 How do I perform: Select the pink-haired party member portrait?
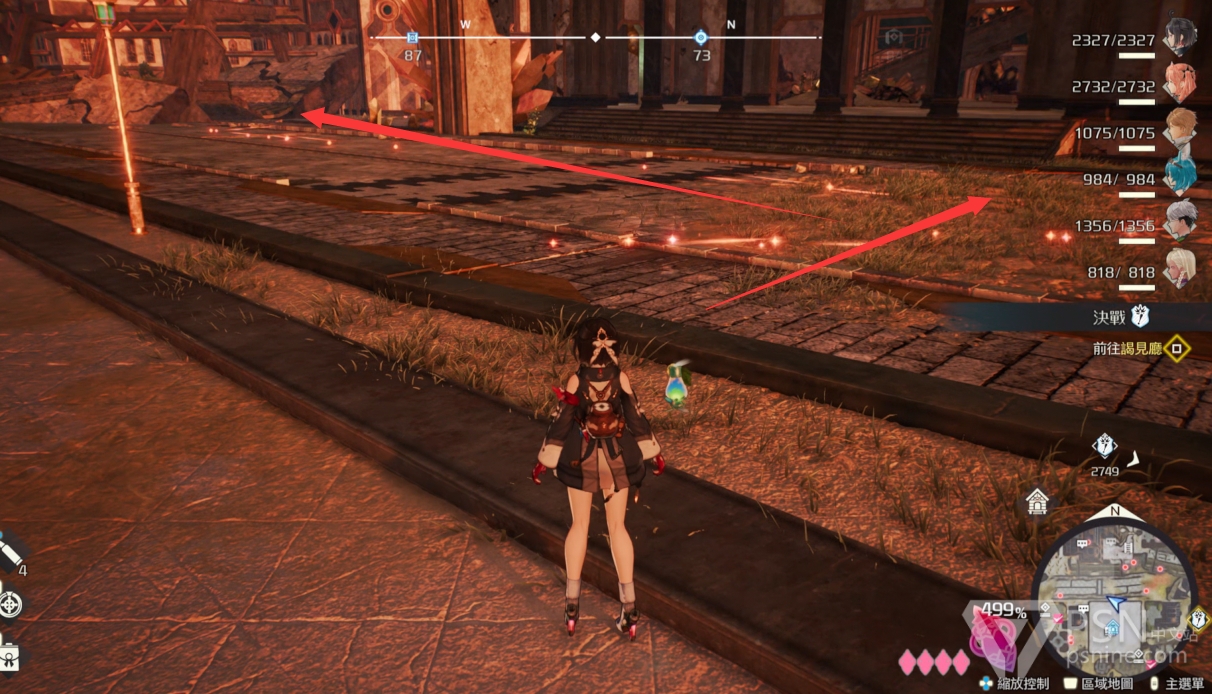[x=1180, y=83]
